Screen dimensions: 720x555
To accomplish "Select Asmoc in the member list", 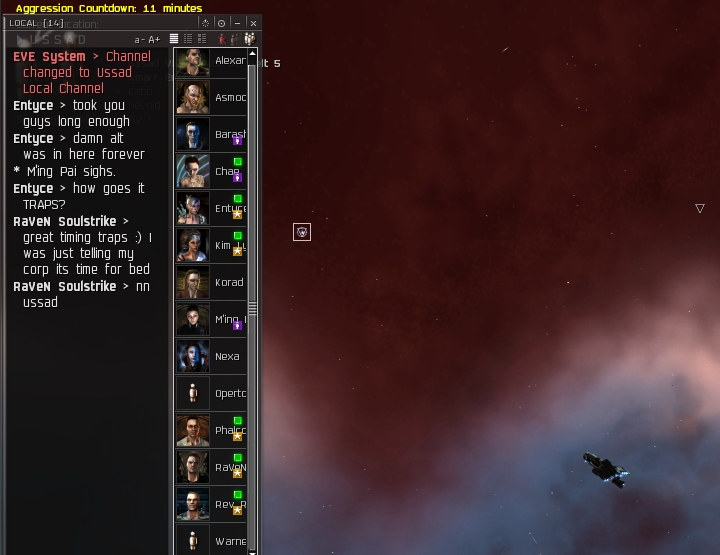I will point(229,98).
